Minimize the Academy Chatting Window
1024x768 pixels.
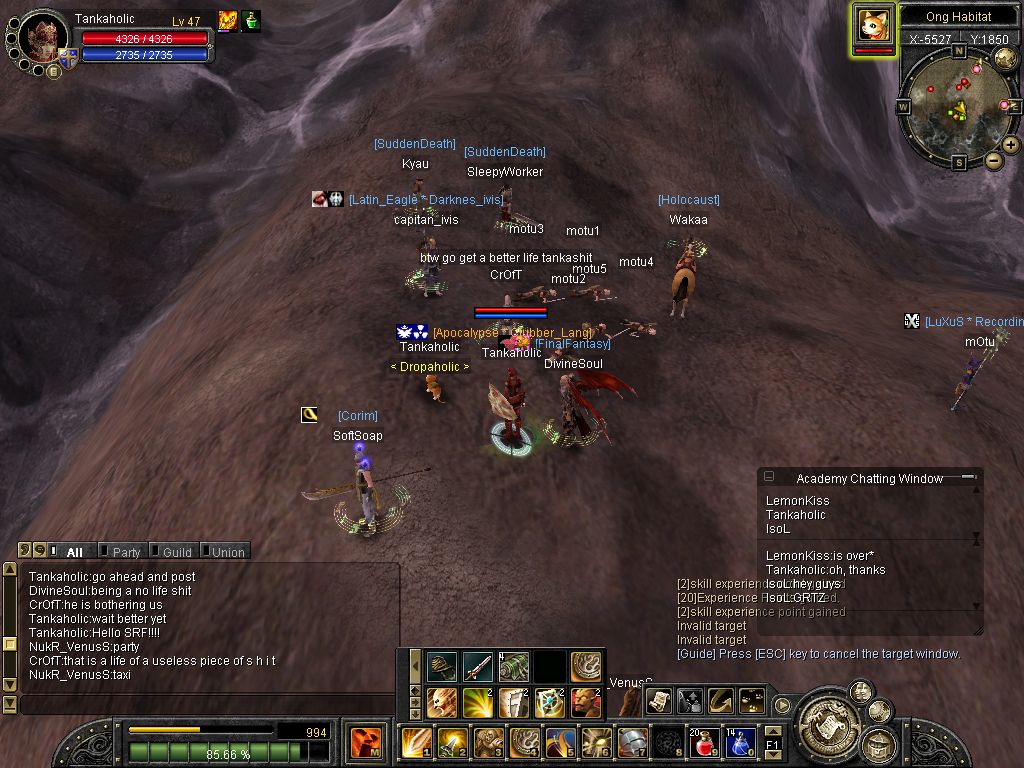[x=968, y=478]
